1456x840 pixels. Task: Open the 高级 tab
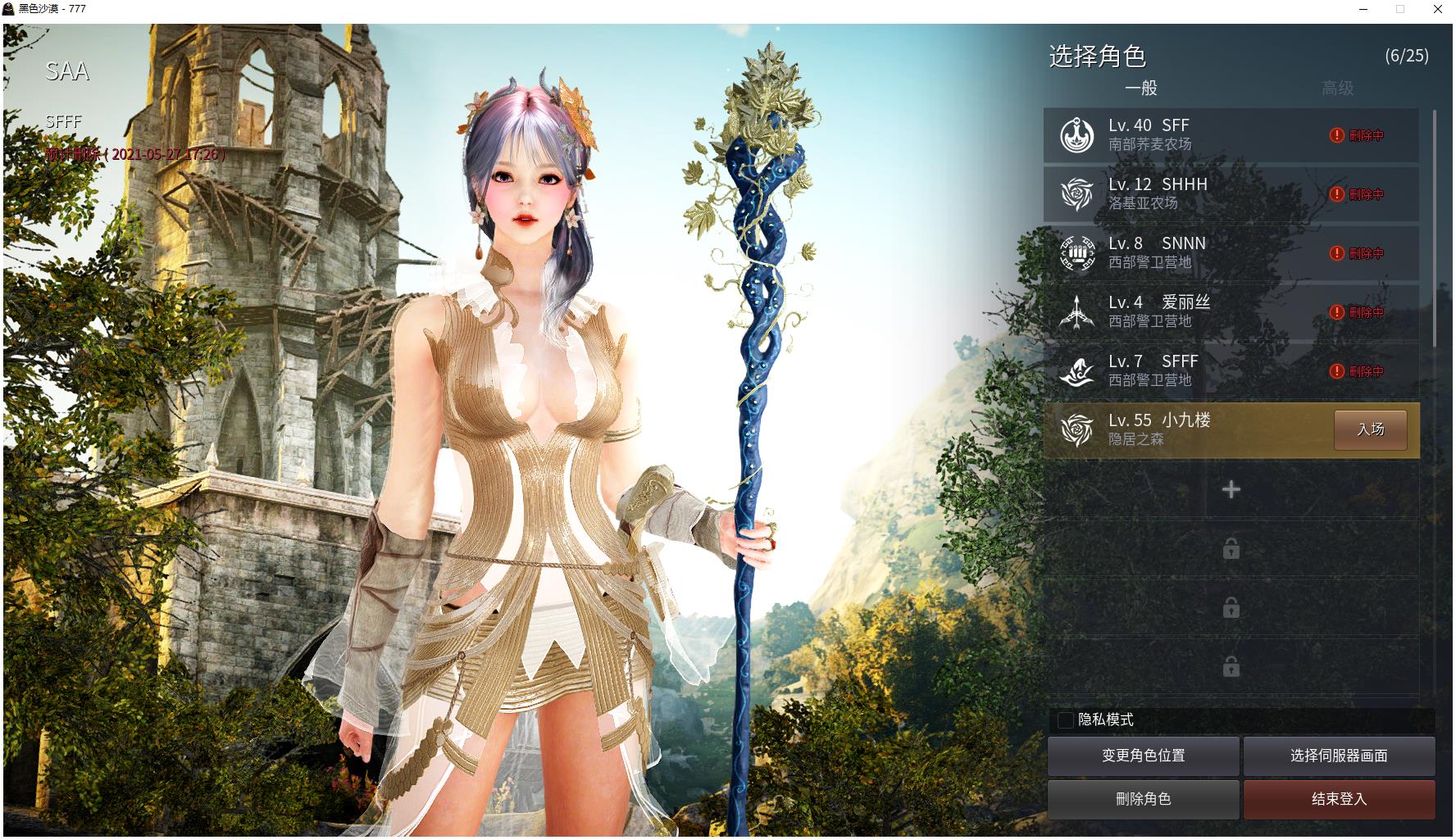tap(1337, 88)
